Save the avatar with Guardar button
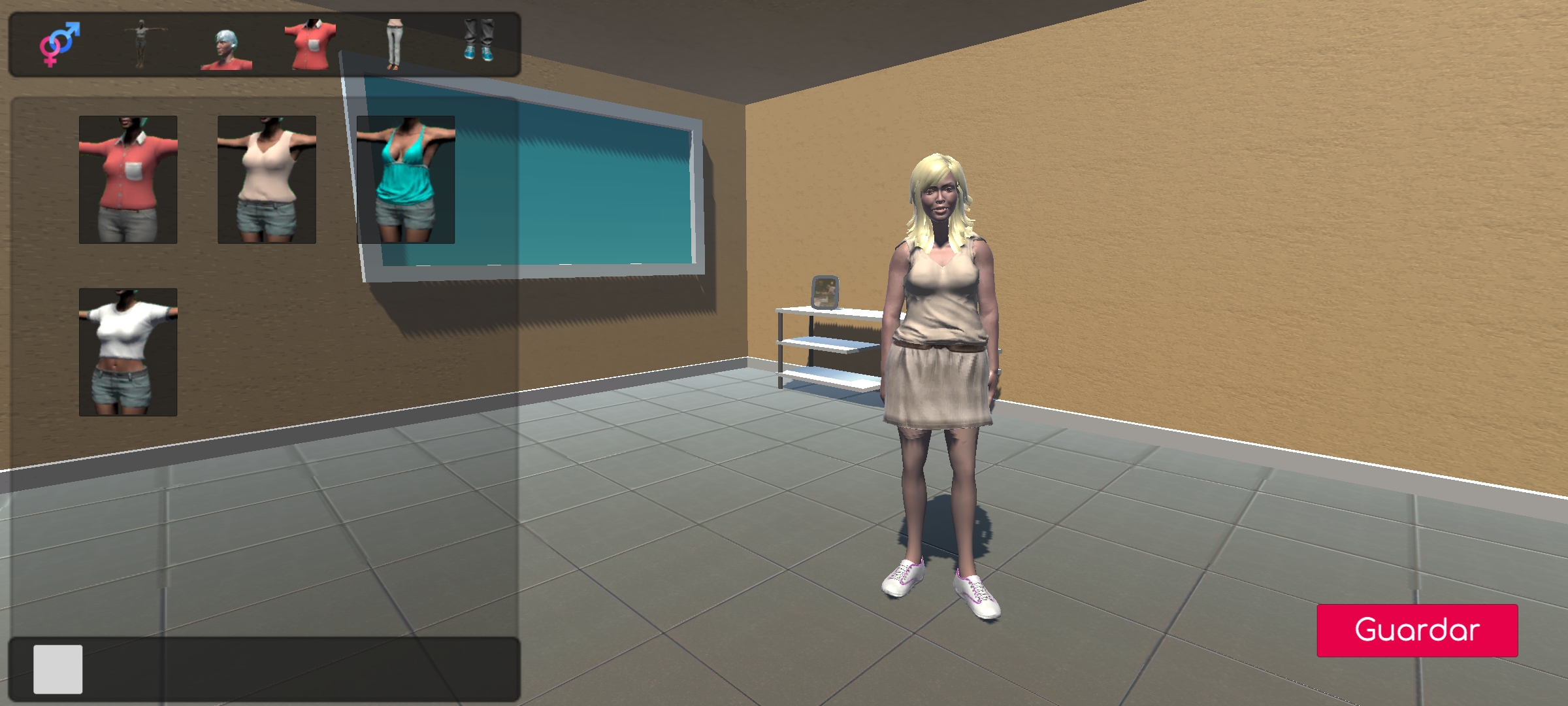This screenshot has height=706, width=1568. tap(1416, 630)
